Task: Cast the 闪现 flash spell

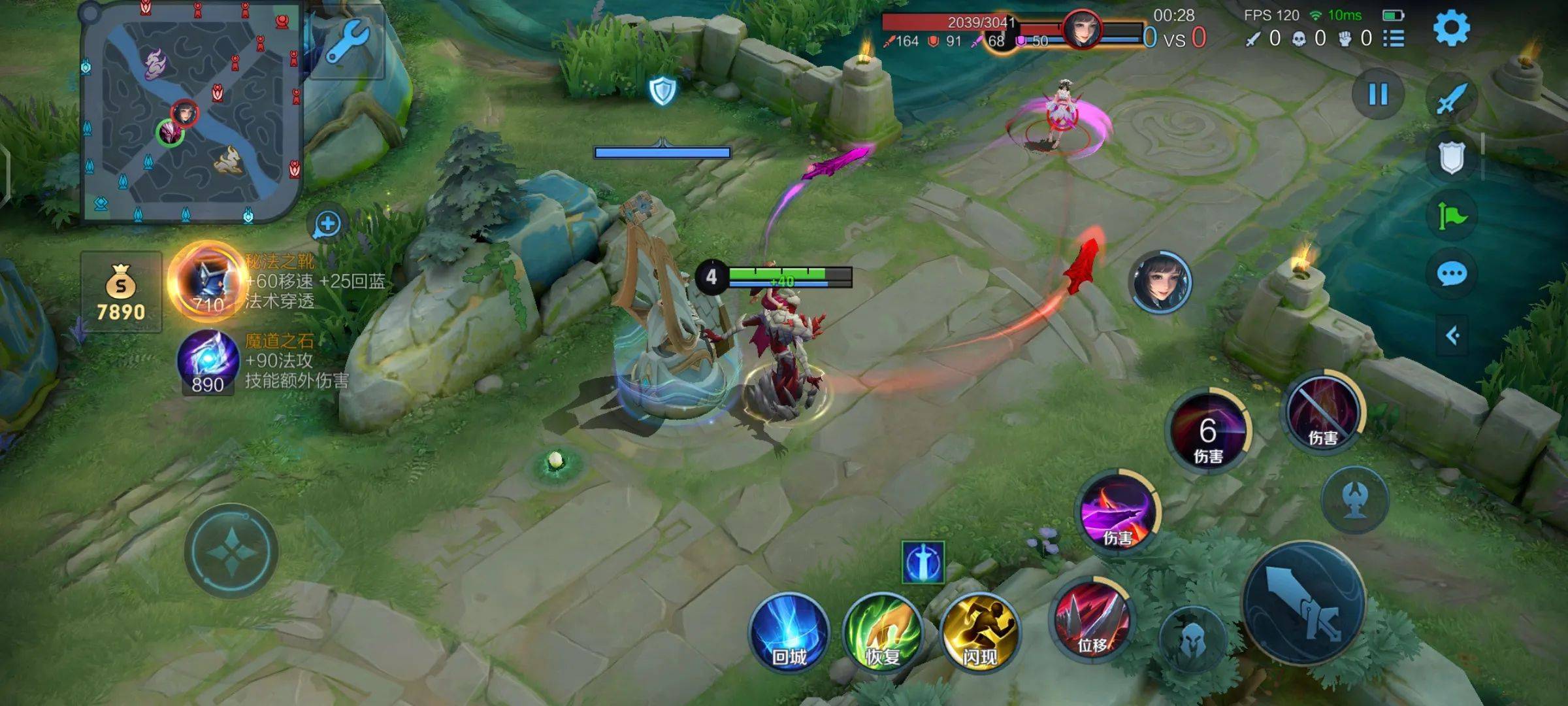Action: click(x=979, y=633)
